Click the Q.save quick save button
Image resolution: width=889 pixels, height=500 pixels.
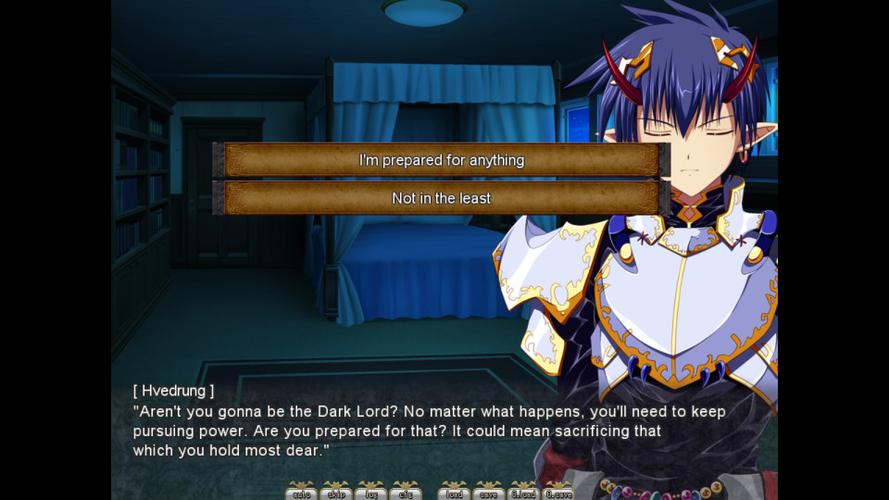(558, 492)
